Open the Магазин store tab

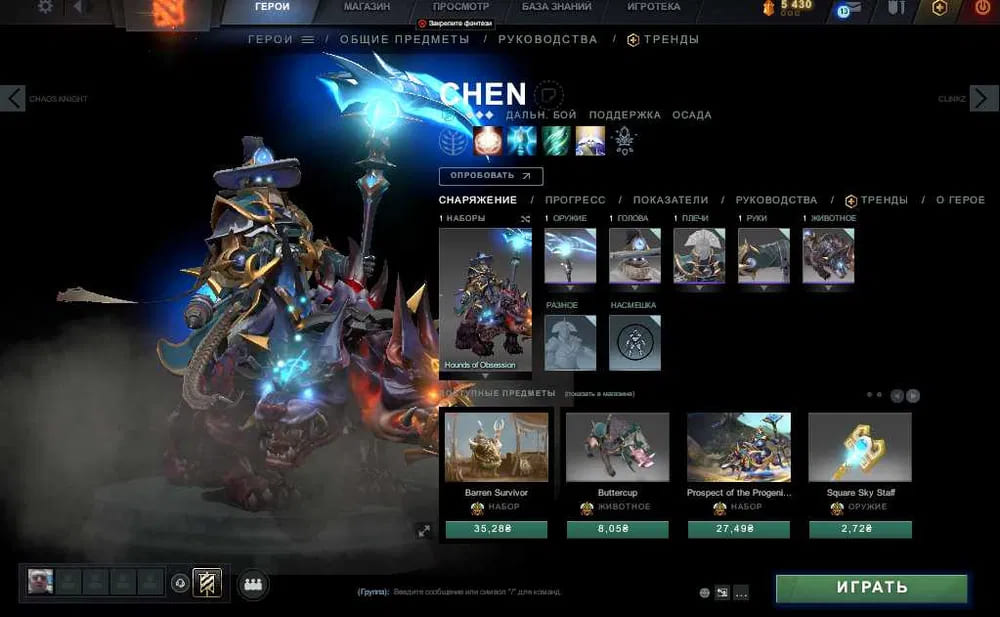click(x=369, y=7)
